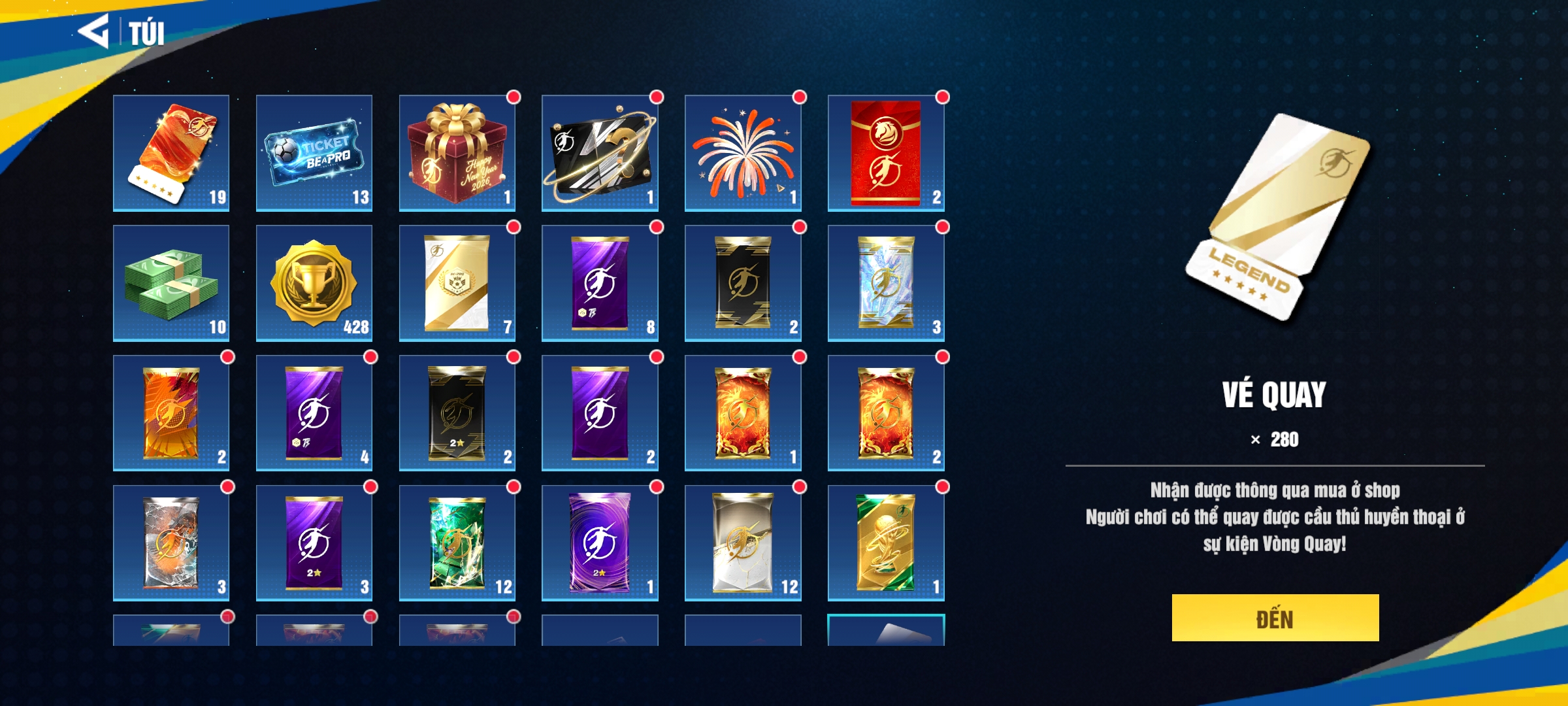This screenshot has height=706, width=1568.
Task: Select the green cash stacks slot
Action: [171, 283]
